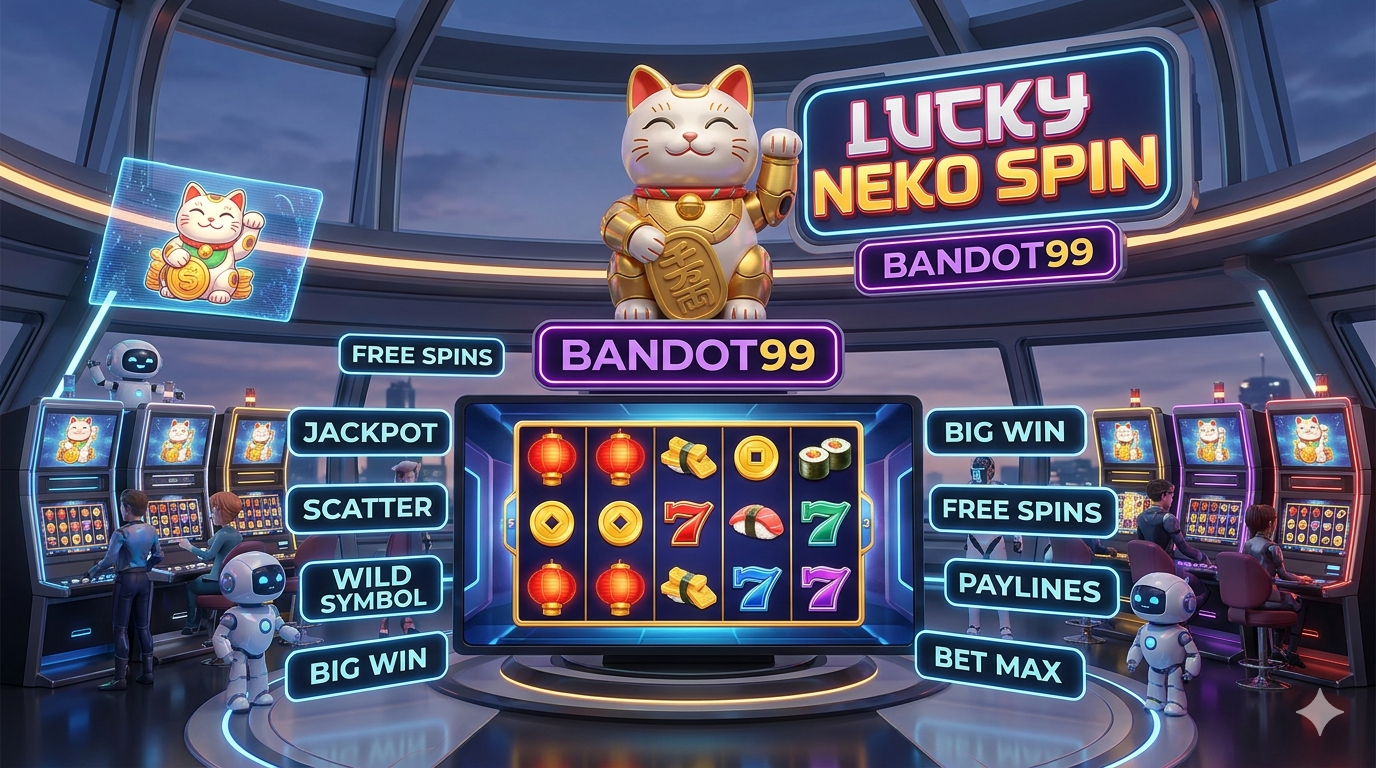Image resolution: width=1376 pixels, height=768 pixels.
Task: Pick the red 7 reel symbol
Action: pos(689,521)
